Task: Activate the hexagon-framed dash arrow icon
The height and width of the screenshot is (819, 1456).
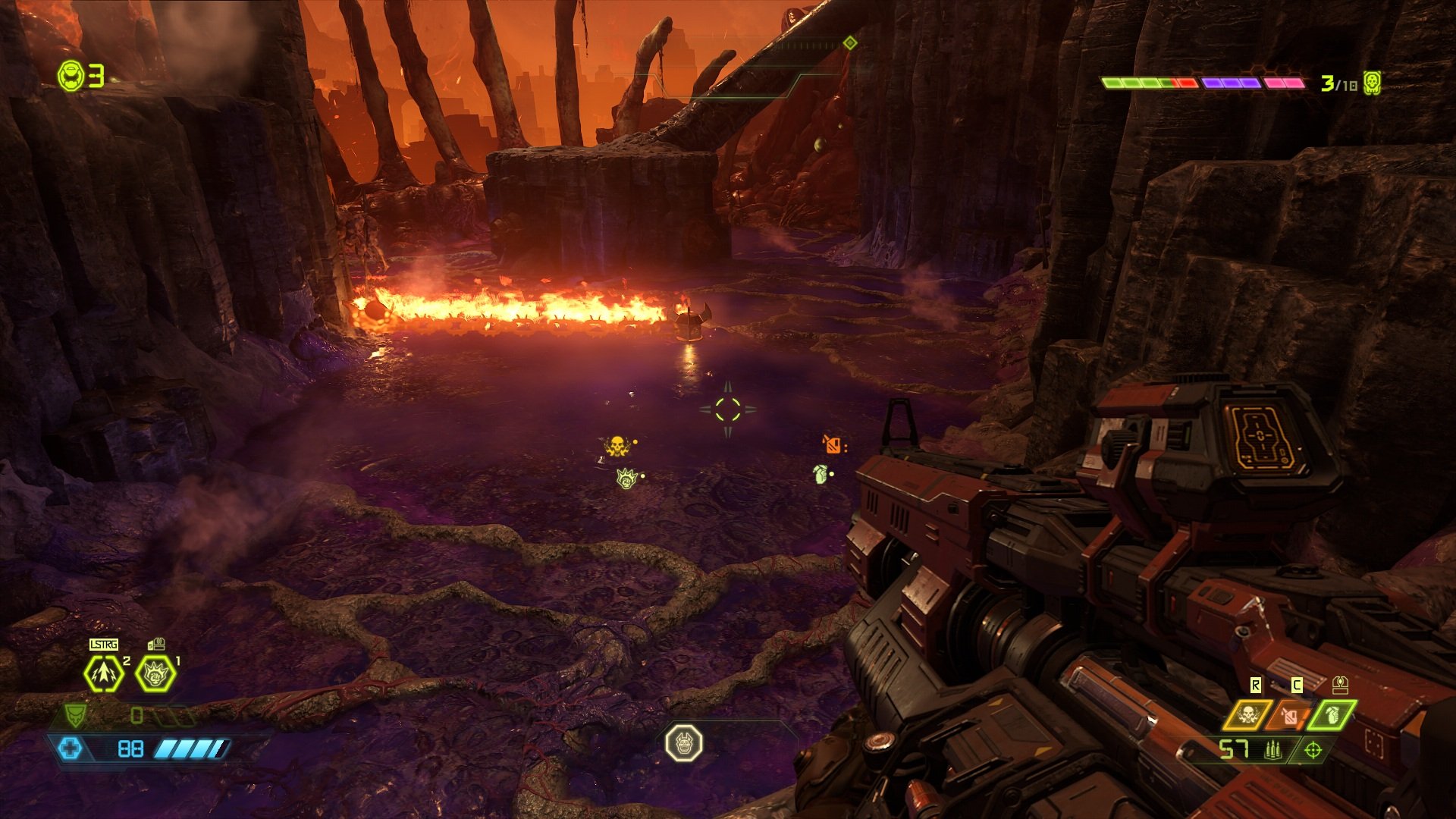Action: point(103,673)
